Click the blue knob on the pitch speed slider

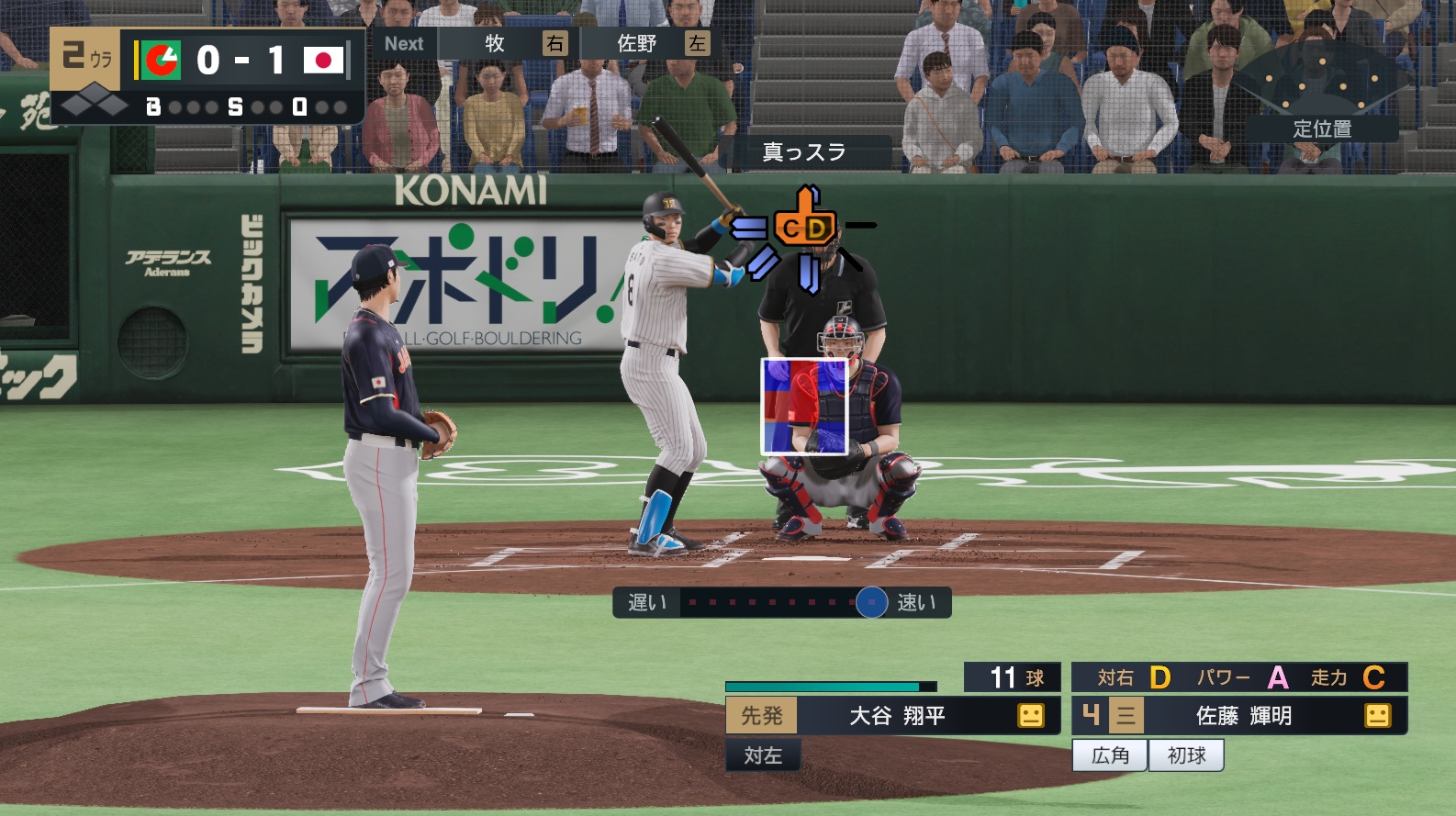pyautogui.click(x=871, y=603)
